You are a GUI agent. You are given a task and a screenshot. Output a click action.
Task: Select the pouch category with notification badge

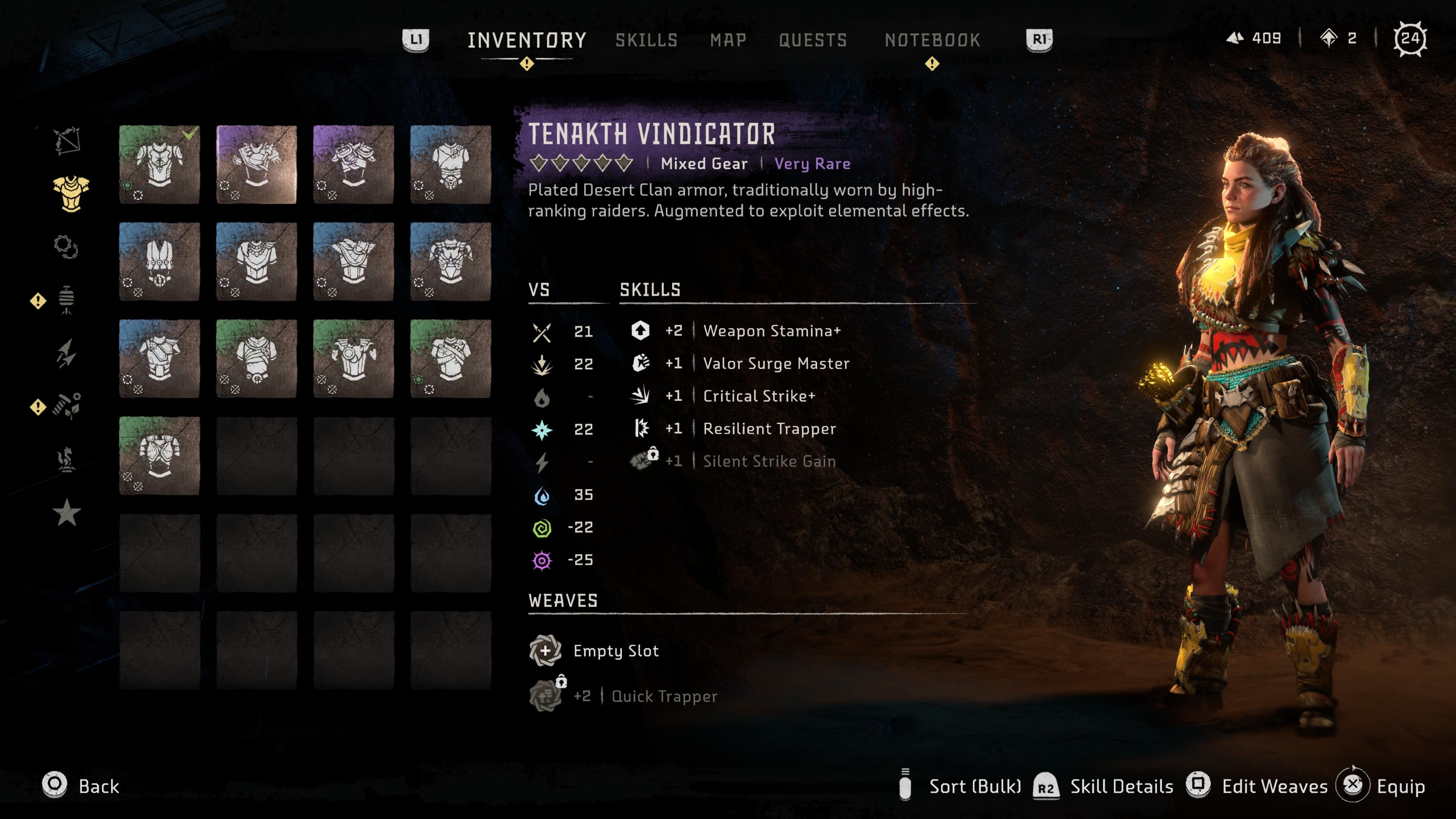67,300
